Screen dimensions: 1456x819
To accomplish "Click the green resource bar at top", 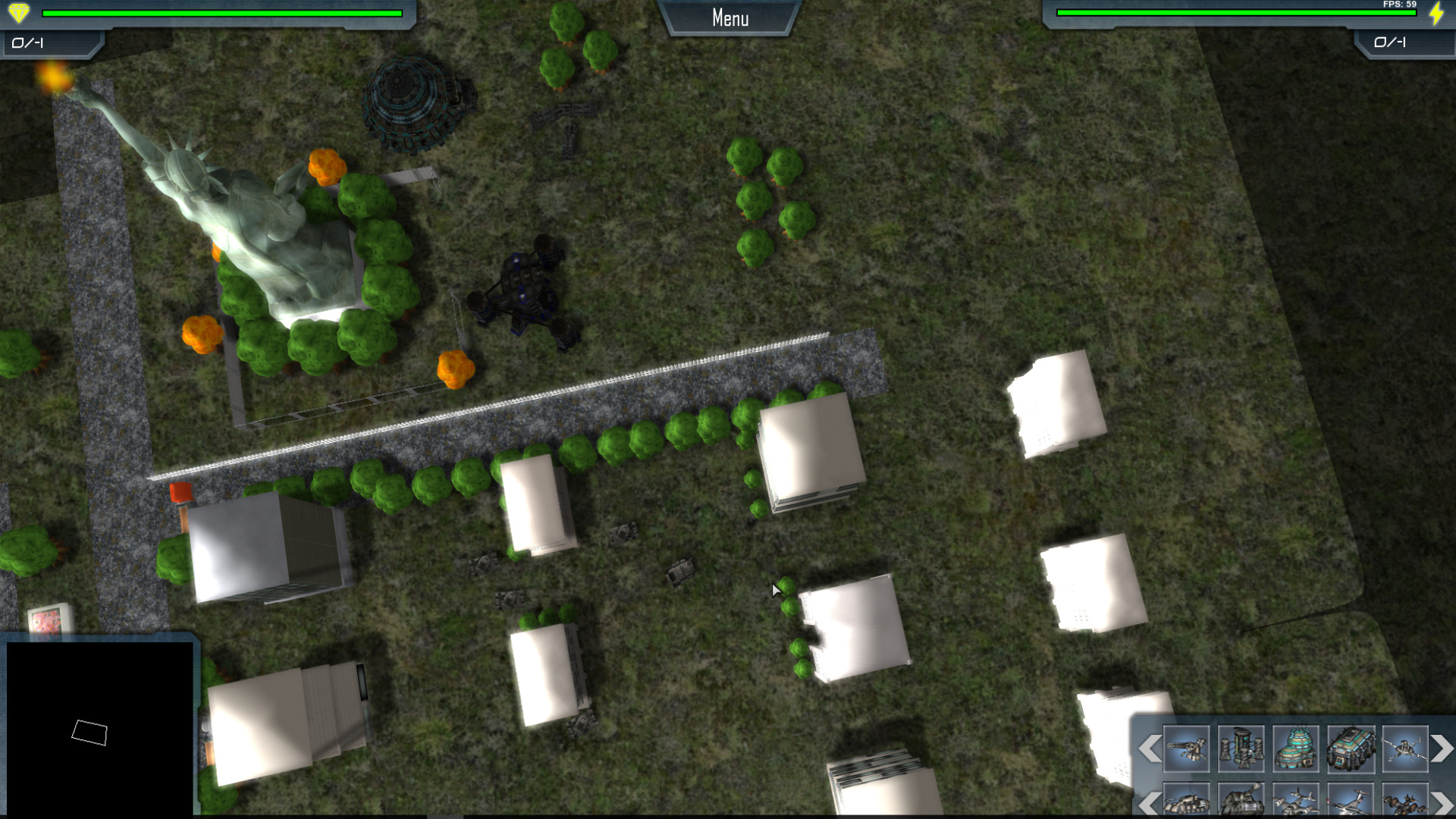I will (224, 12).
